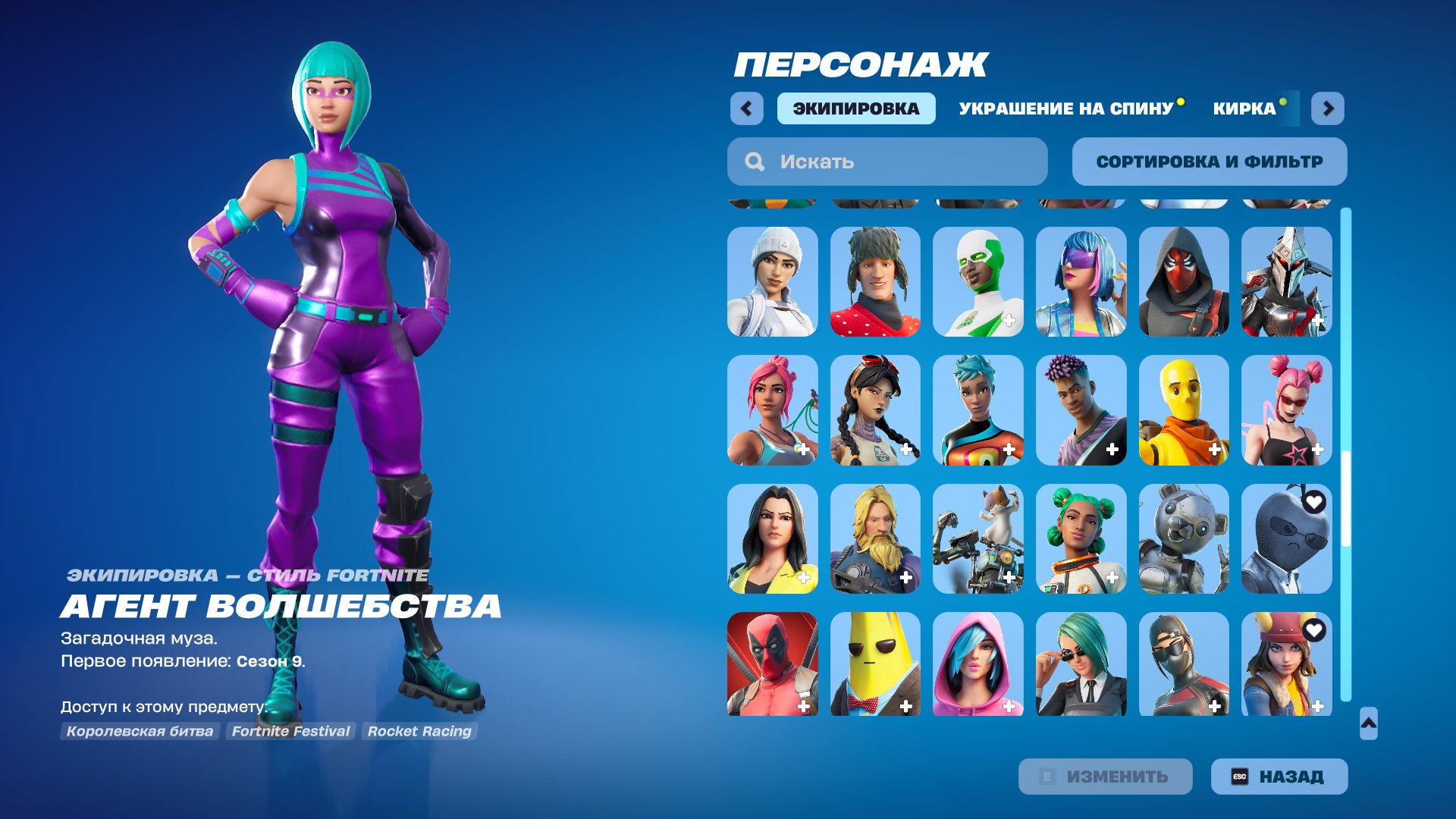This screenshot has width=1456, height=819.
Task: Click the right arrow toward Кирка
Action: [1326, 108]
